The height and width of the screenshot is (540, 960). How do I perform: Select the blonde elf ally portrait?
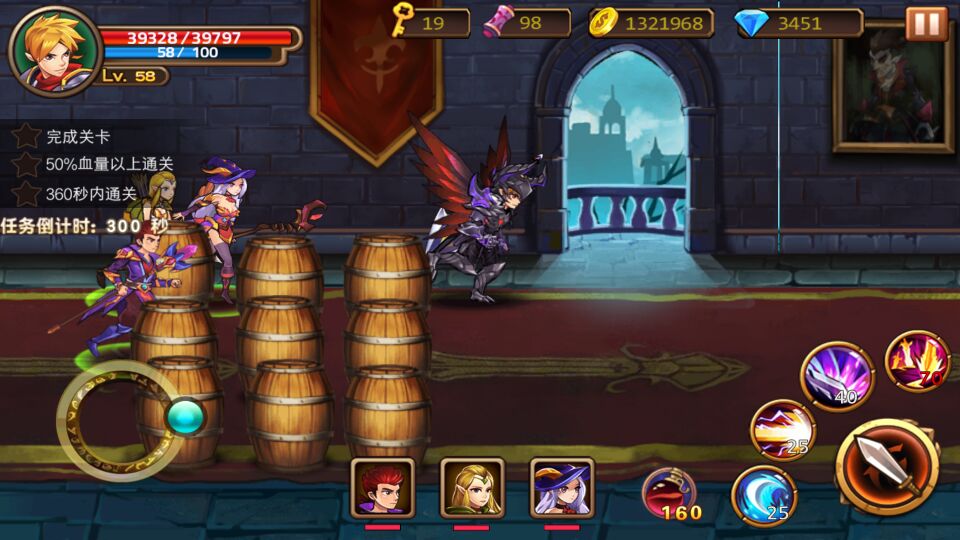(472, 487)
